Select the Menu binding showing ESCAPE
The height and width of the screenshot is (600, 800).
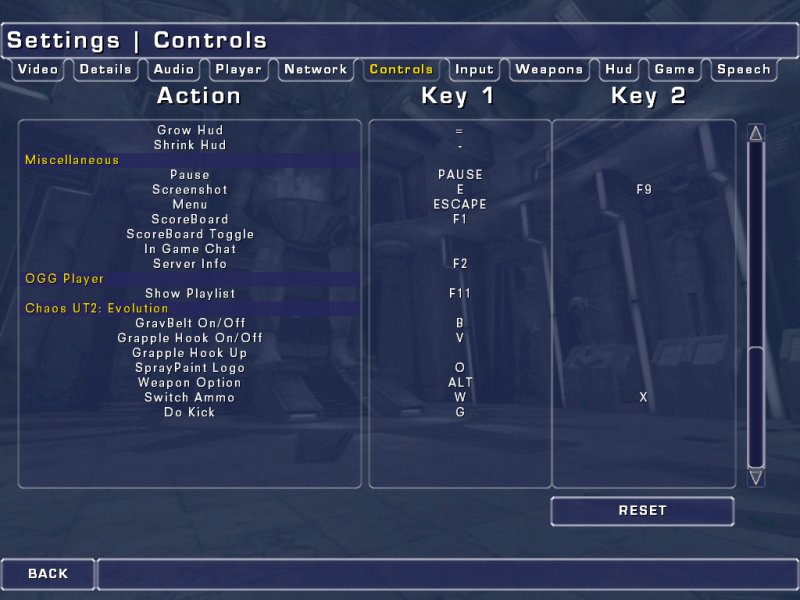coord(460,204)
